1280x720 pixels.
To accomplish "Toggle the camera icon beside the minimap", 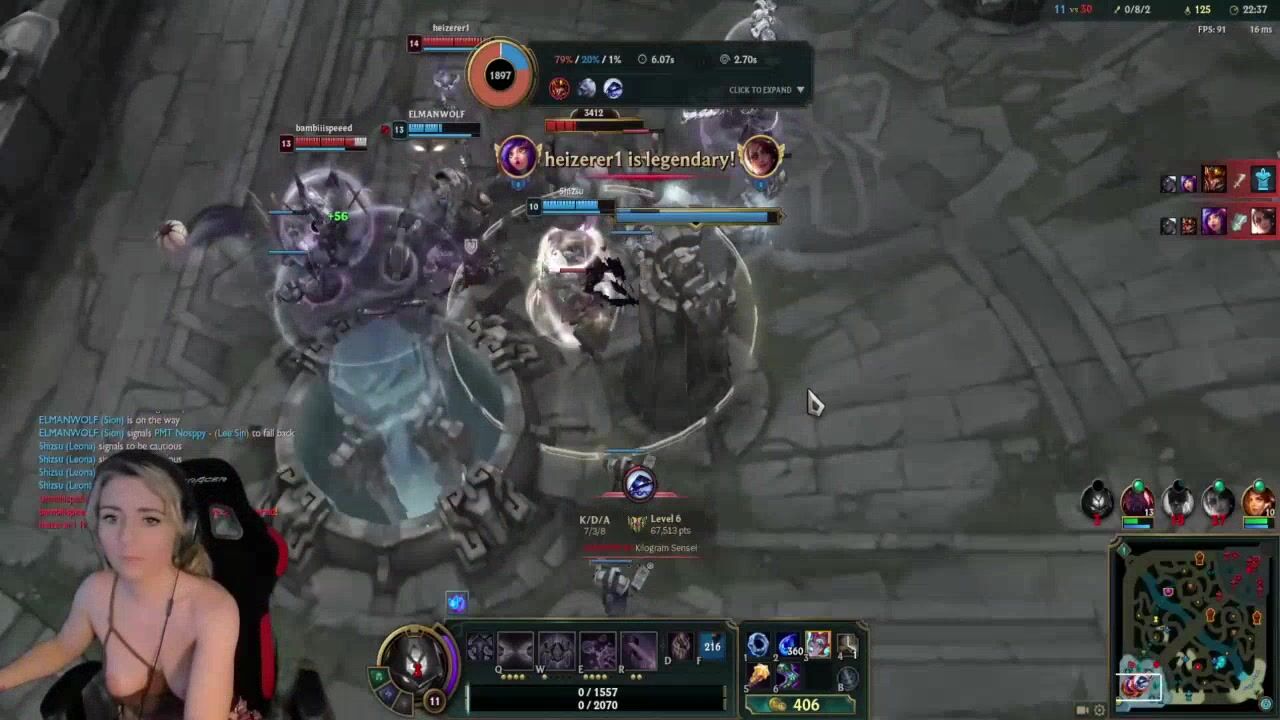I will (x=1082, y=710).
